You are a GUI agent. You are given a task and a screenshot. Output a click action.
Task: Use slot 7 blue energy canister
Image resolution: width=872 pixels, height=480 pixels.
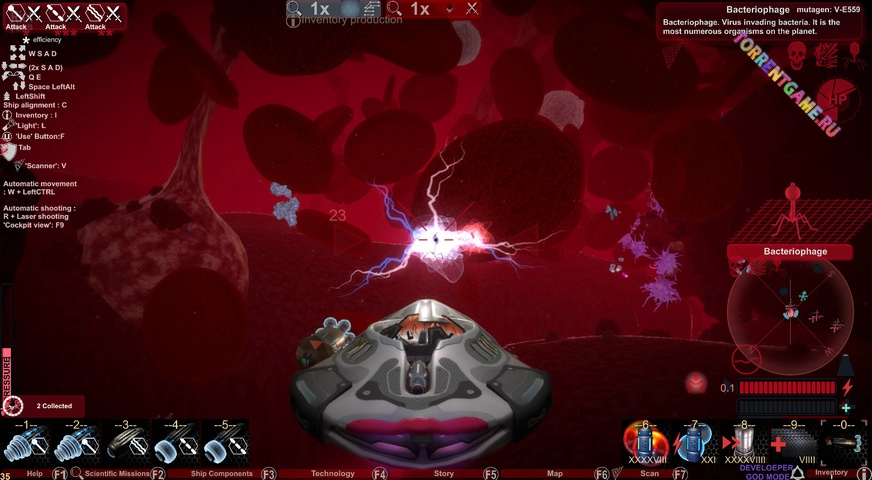tap(694, 442)
